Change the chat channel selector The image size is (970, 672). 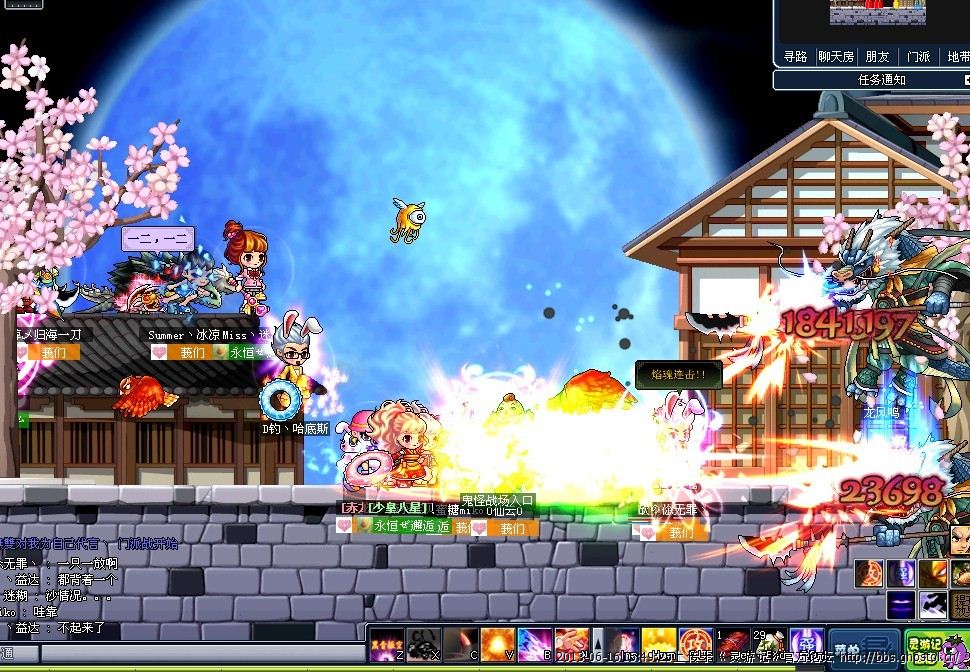tap(19, 653)
